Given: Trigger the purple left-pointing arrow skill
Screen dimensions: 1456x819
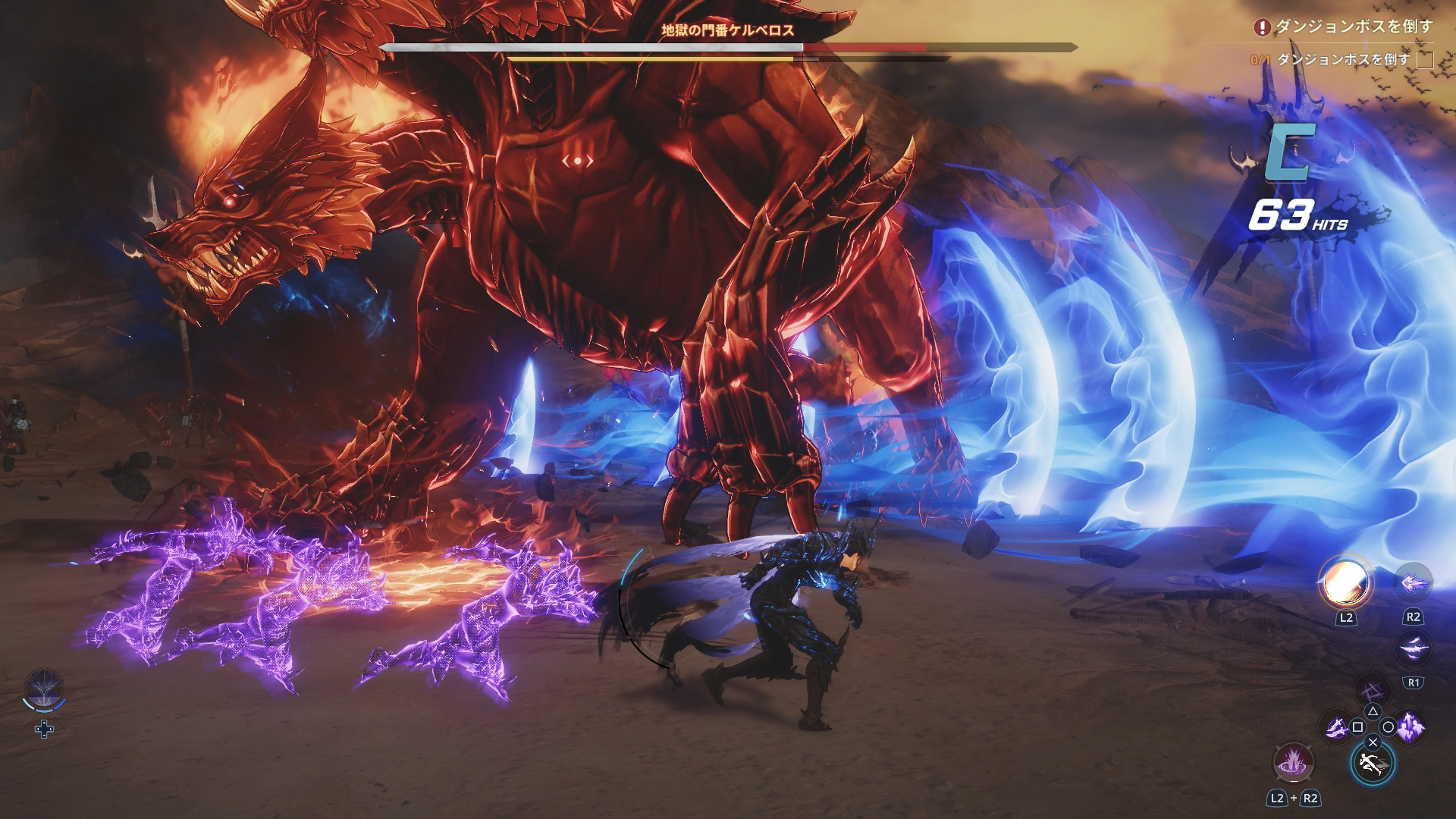Looking at the screenshot, I should point(1413,583).
